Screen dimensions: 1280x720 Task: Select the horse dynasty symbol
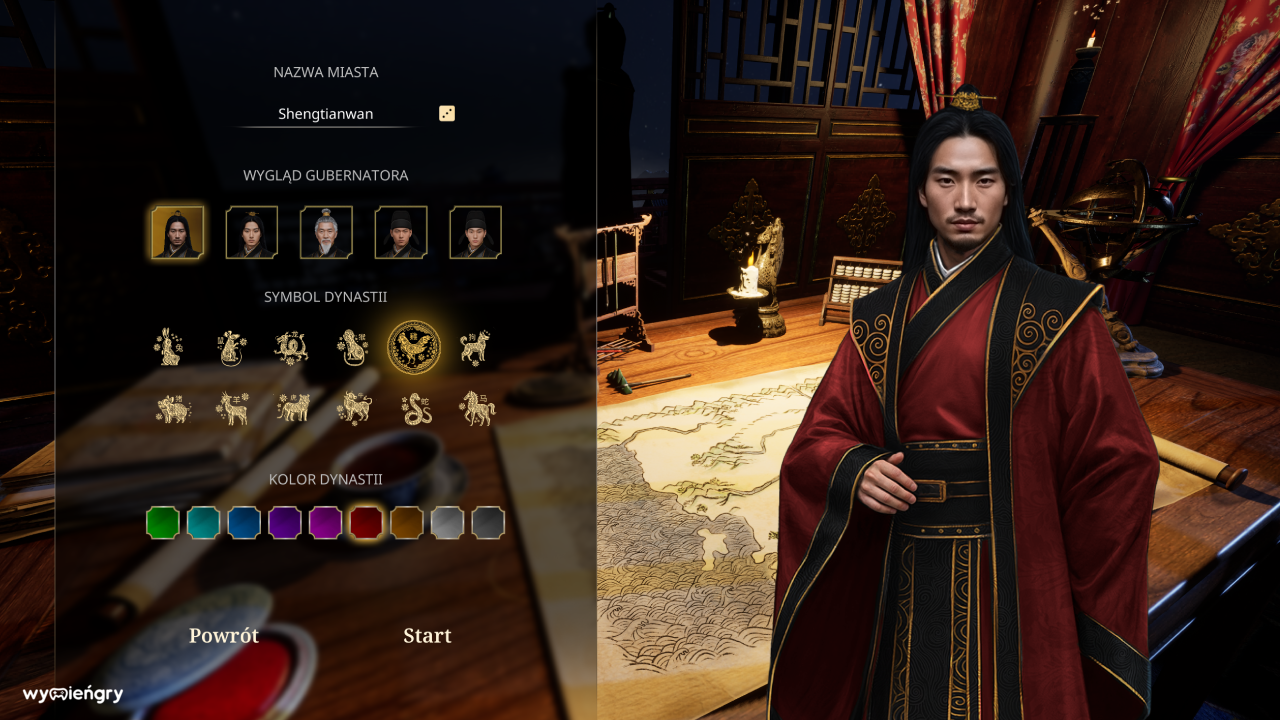(476, 405)
